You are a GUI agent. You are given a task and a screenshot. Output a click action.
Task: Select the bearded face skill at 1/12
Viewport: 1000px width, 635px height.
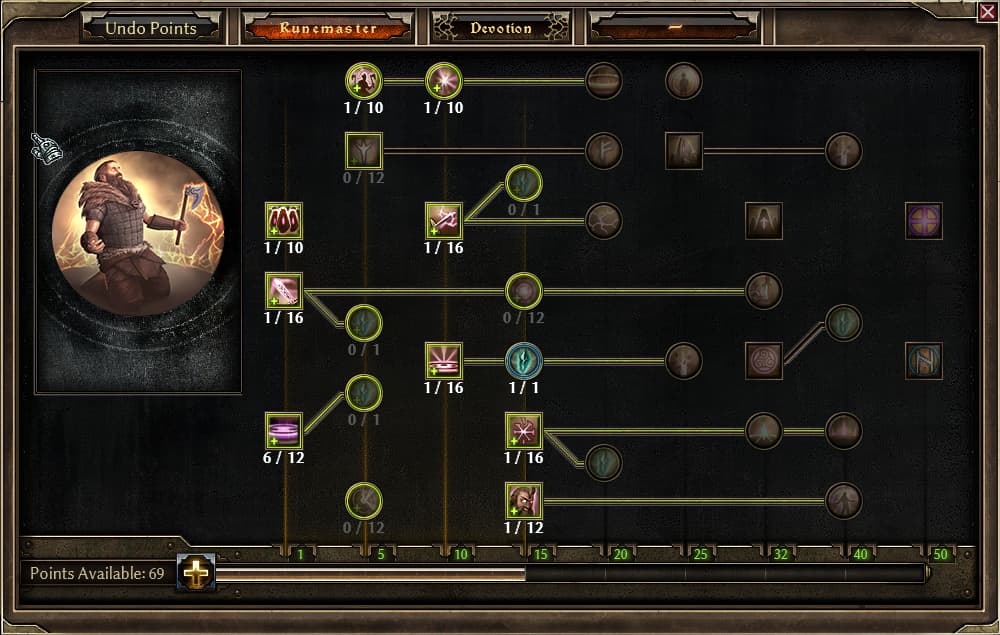tap(524, 501)
